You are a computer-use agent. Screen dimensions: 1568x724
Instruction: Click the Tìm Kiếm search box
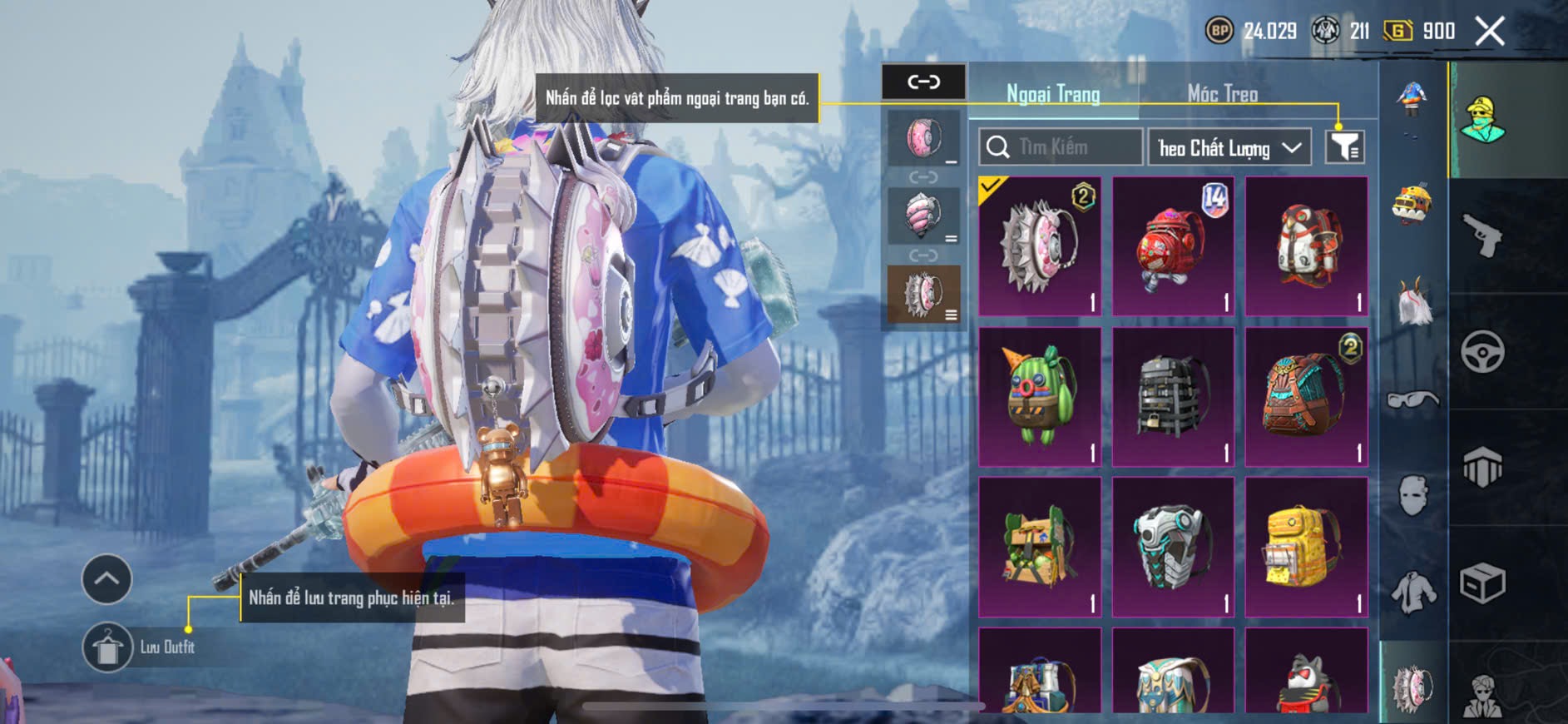1061,147
